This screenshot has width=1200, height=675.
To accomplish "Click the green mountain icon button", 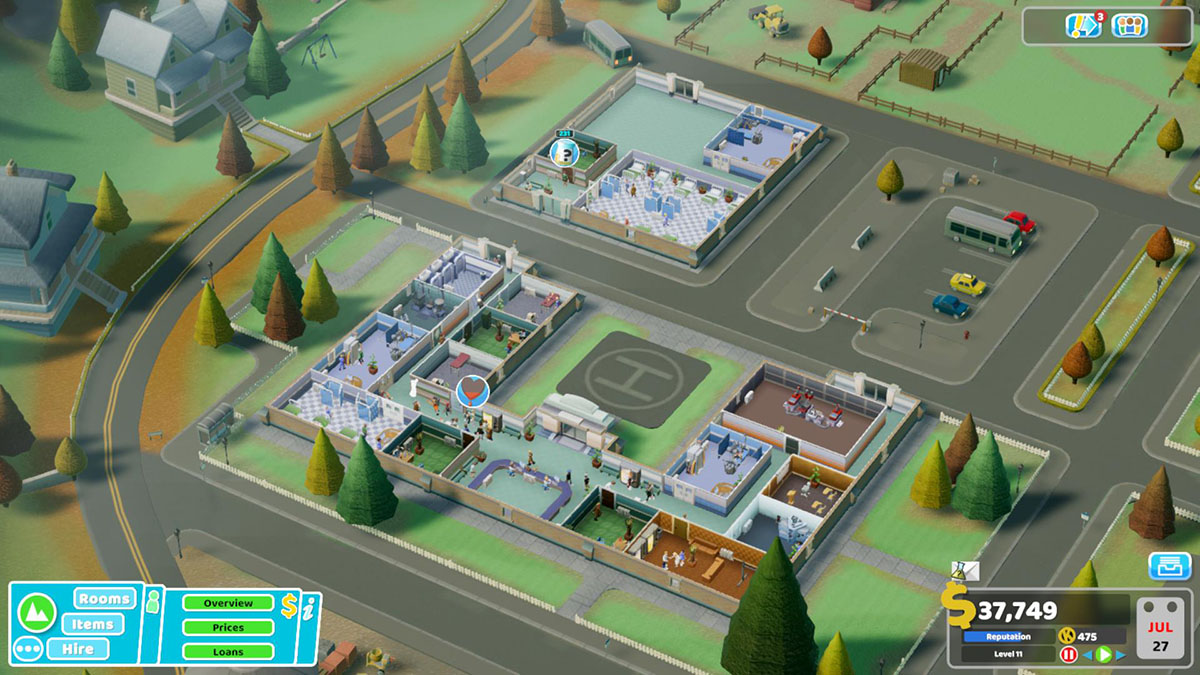I will (36, 609).
